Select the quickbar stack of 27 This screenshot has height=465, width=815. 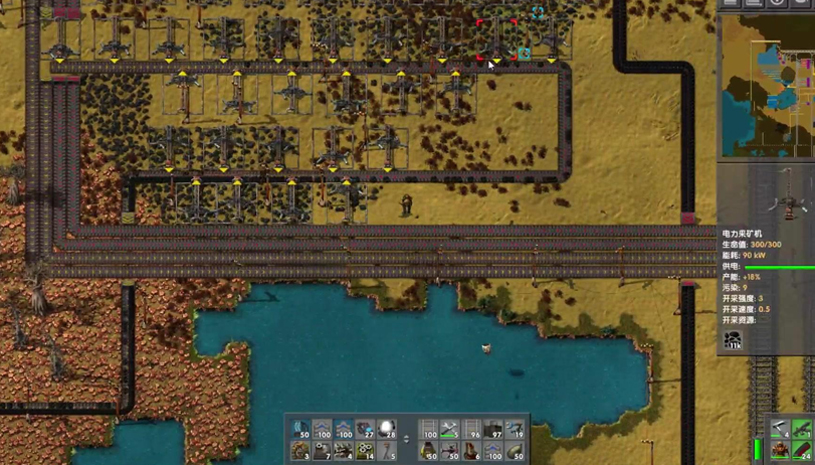tap(366, 430)
